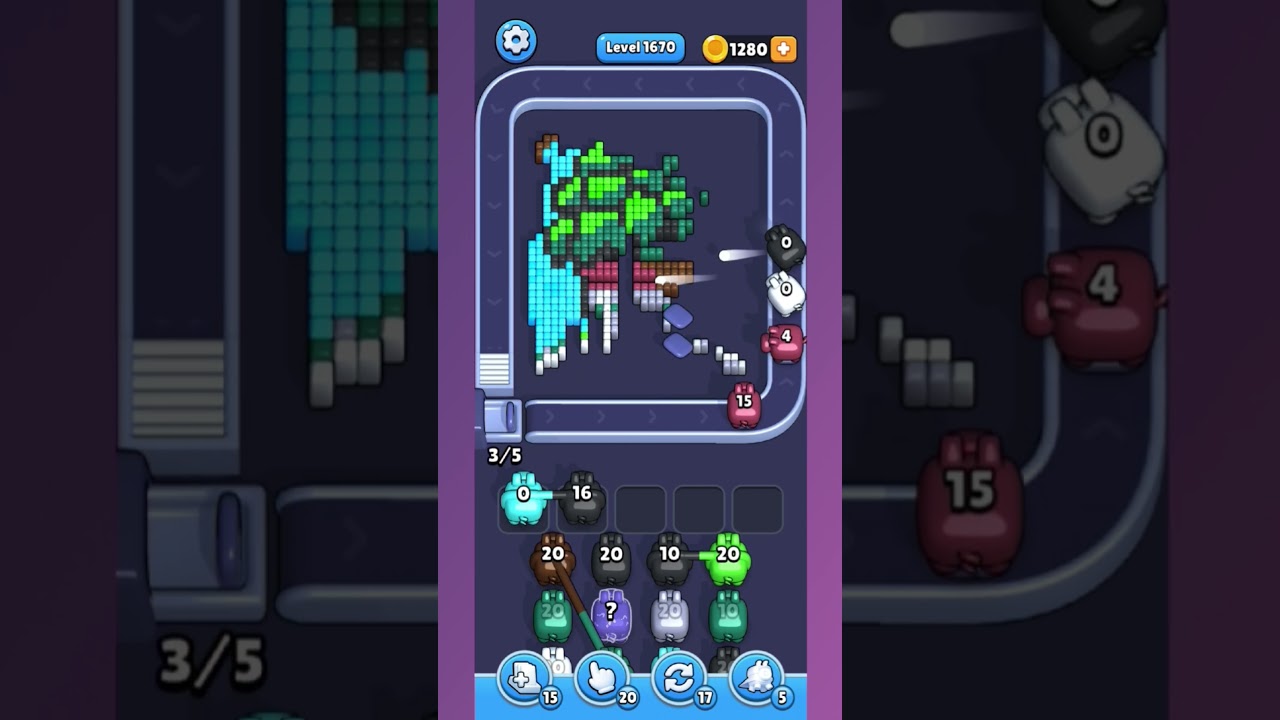Tap the 3/5 wave counter
This screenshot has width=1280, height=720.
click(503, 455)
